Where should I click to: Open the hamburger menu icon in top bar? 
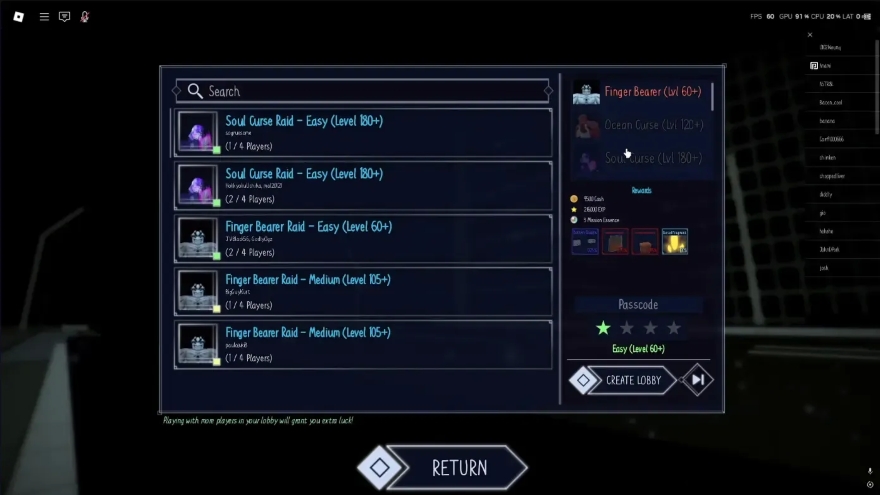coord(44,17)
